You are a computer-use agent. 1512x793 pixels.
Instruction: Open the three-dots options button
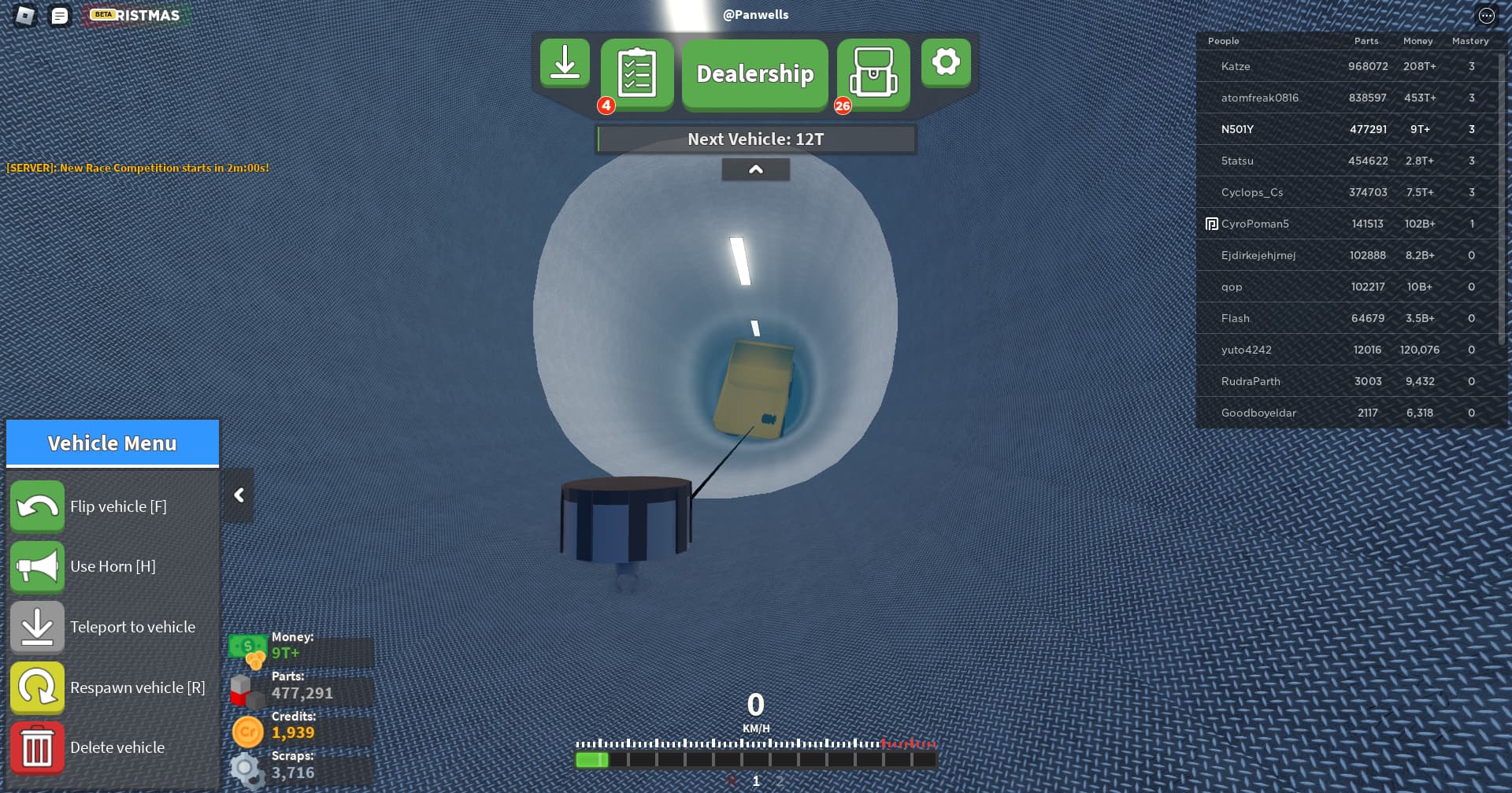pos(1486,16)
